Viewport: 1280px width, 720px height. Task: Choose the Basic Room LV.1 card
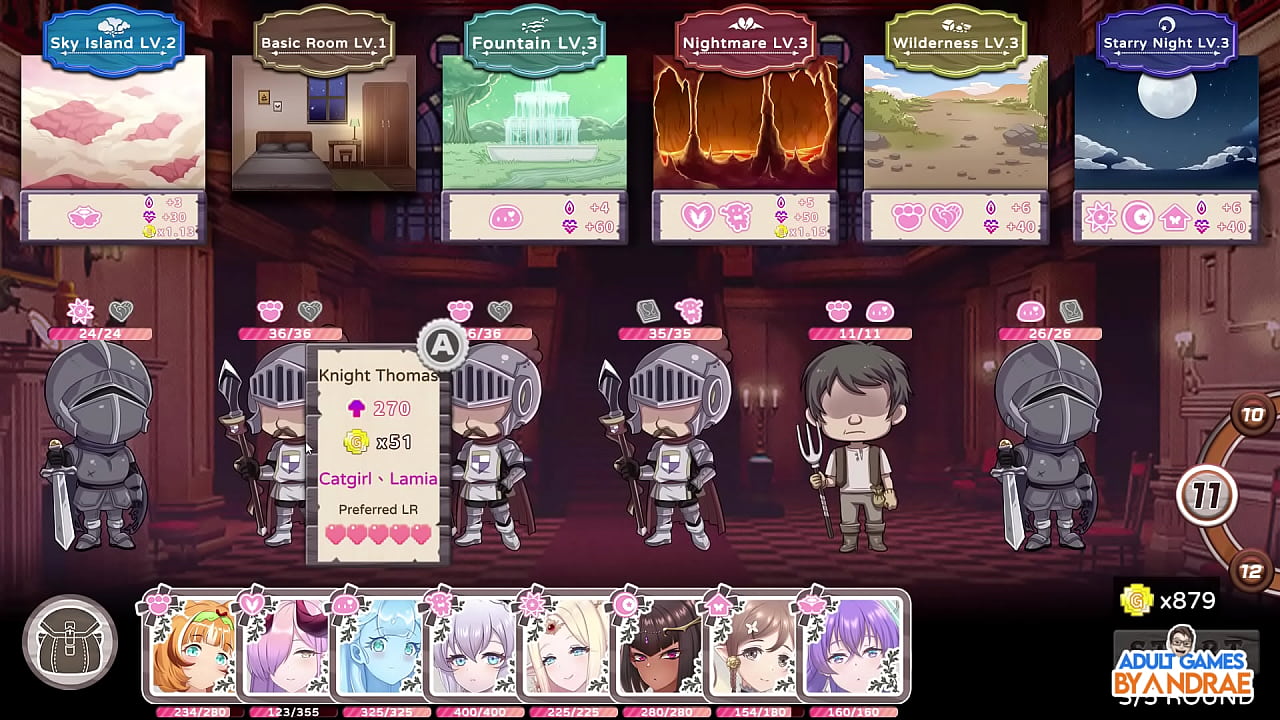pyautogui.click(x=324, y=122)
